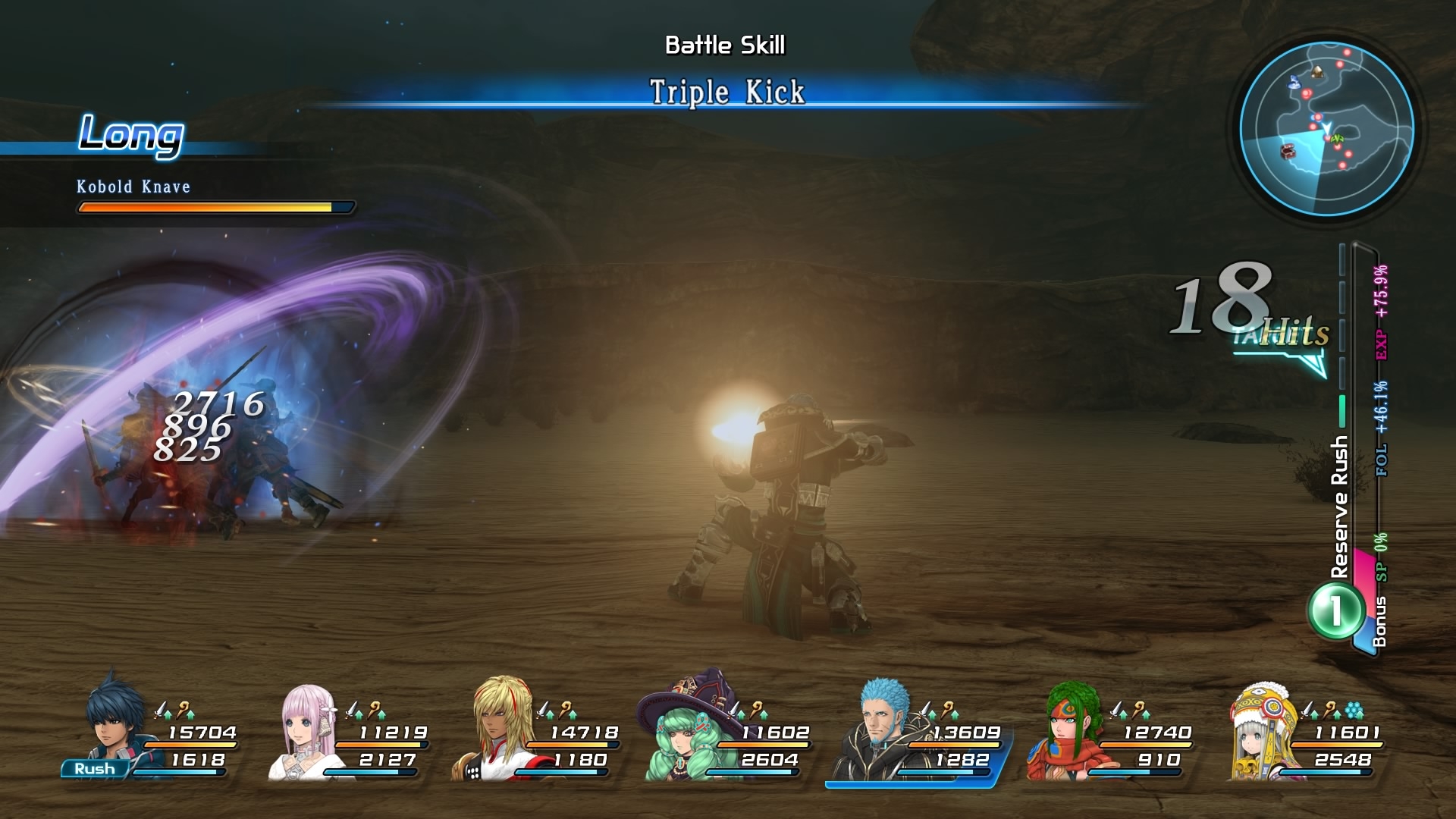Screen dimensions: 1456x819
Task: Select the treasure chest marker on minimap
Action: [x=1288, y=151]
